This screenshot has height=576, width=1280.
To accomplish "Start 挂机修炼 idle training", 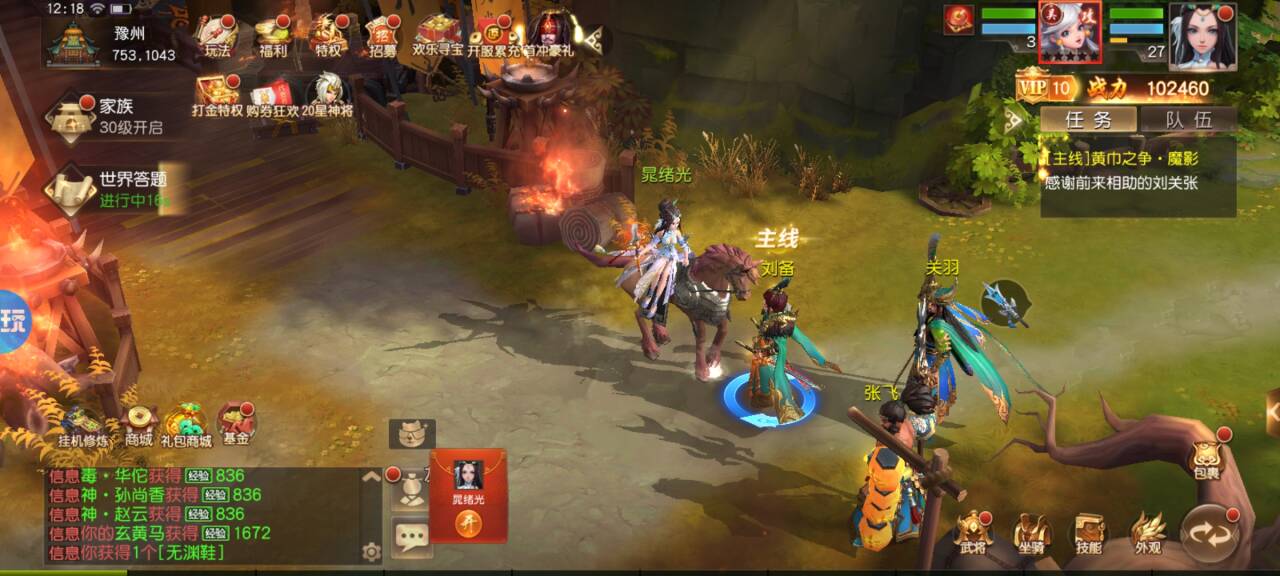I will tap(82, 424).
